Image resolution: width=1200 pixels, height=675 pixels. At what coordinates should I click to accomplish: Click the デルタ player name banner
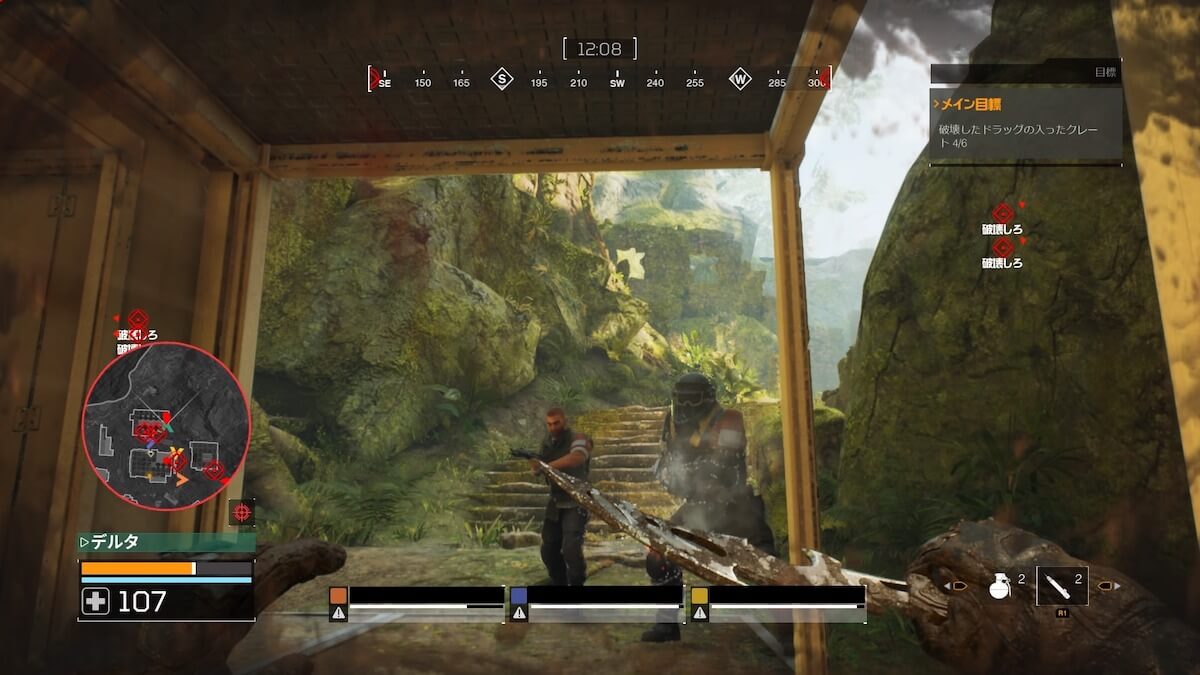[x=166, y=542]
